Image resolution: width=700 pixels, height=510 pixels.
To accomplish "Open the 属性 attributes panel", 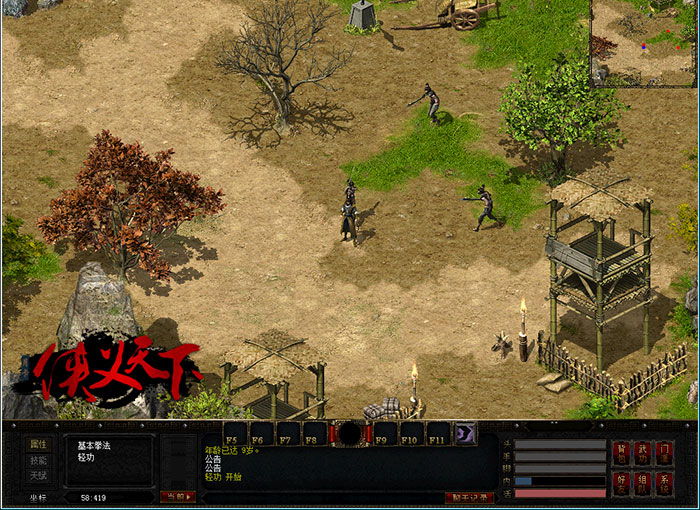I will pyautogui.click(x=38, y=444).
